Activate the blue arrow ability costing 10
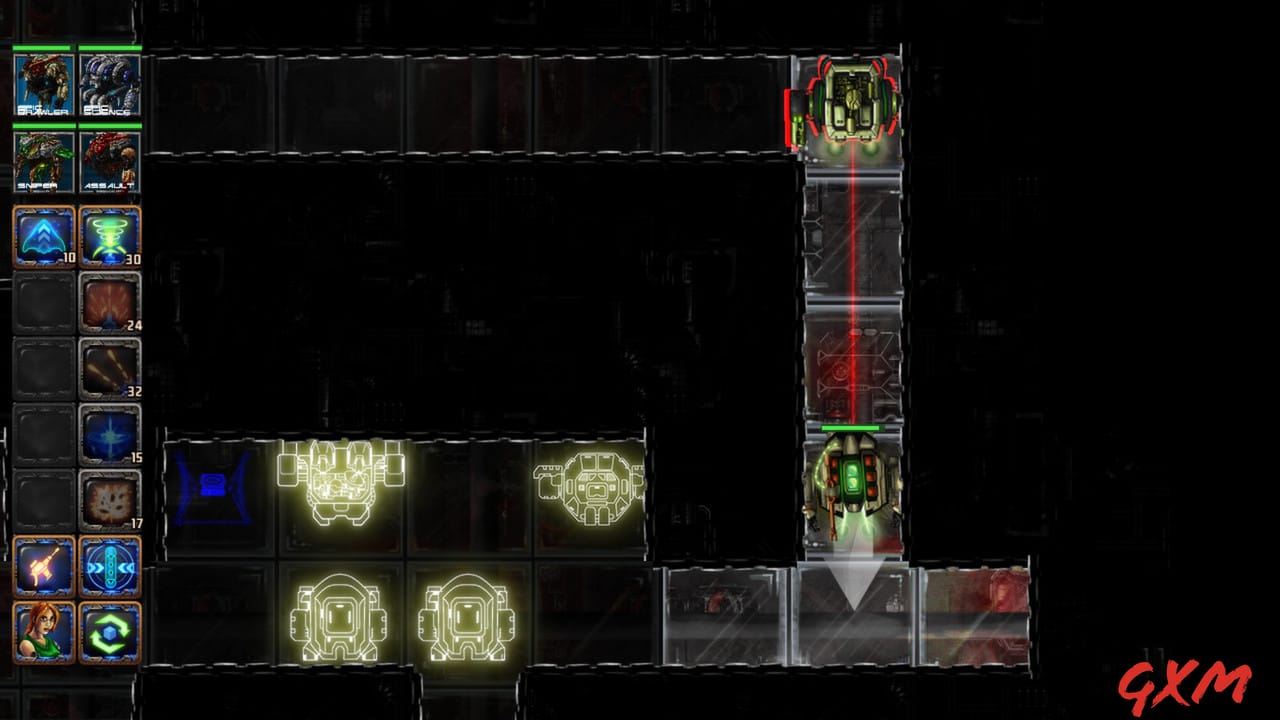 click(44, 234)
